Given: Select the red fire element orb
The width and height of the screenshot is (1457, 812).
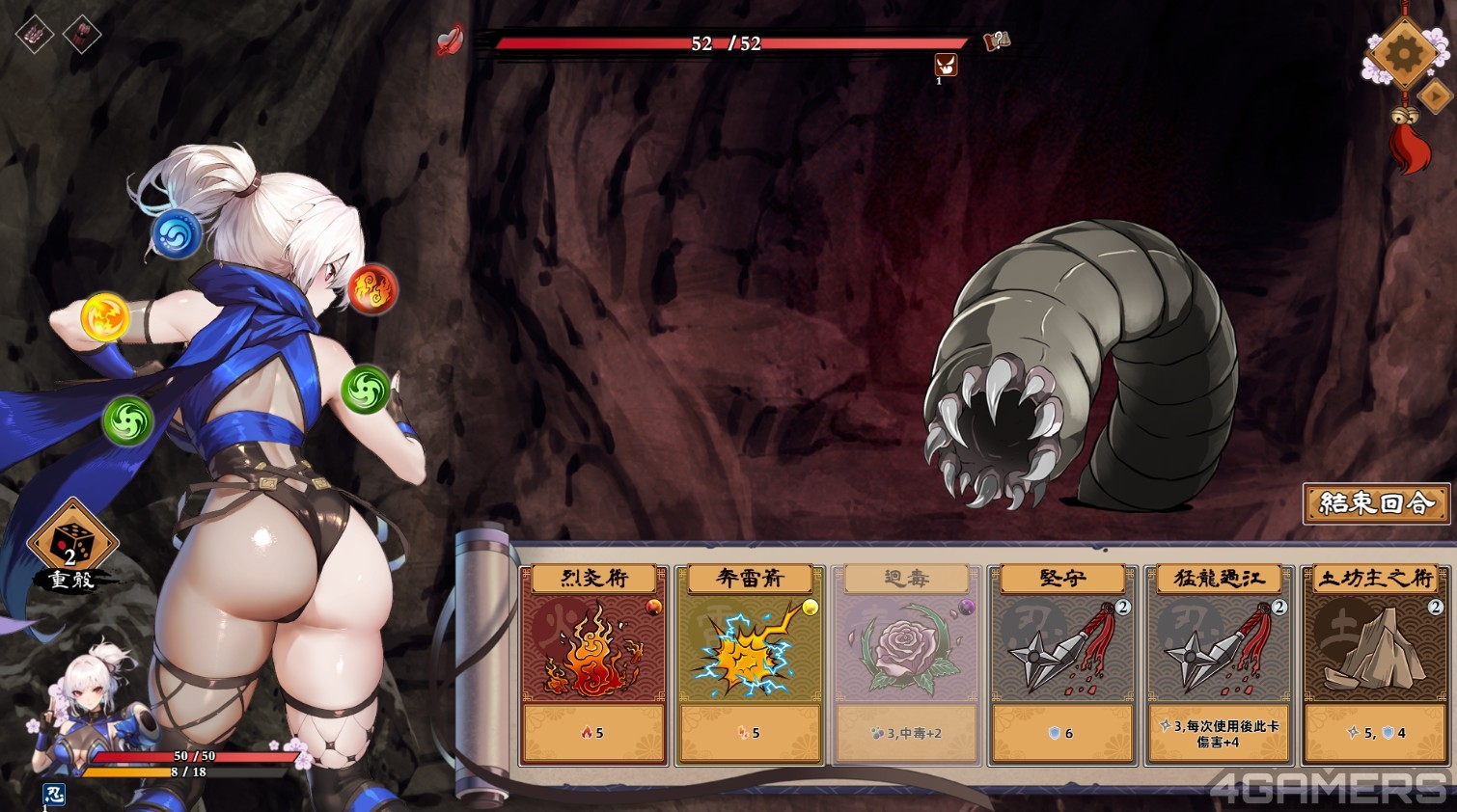Looking at the screenshot, I should coord(371,288).
